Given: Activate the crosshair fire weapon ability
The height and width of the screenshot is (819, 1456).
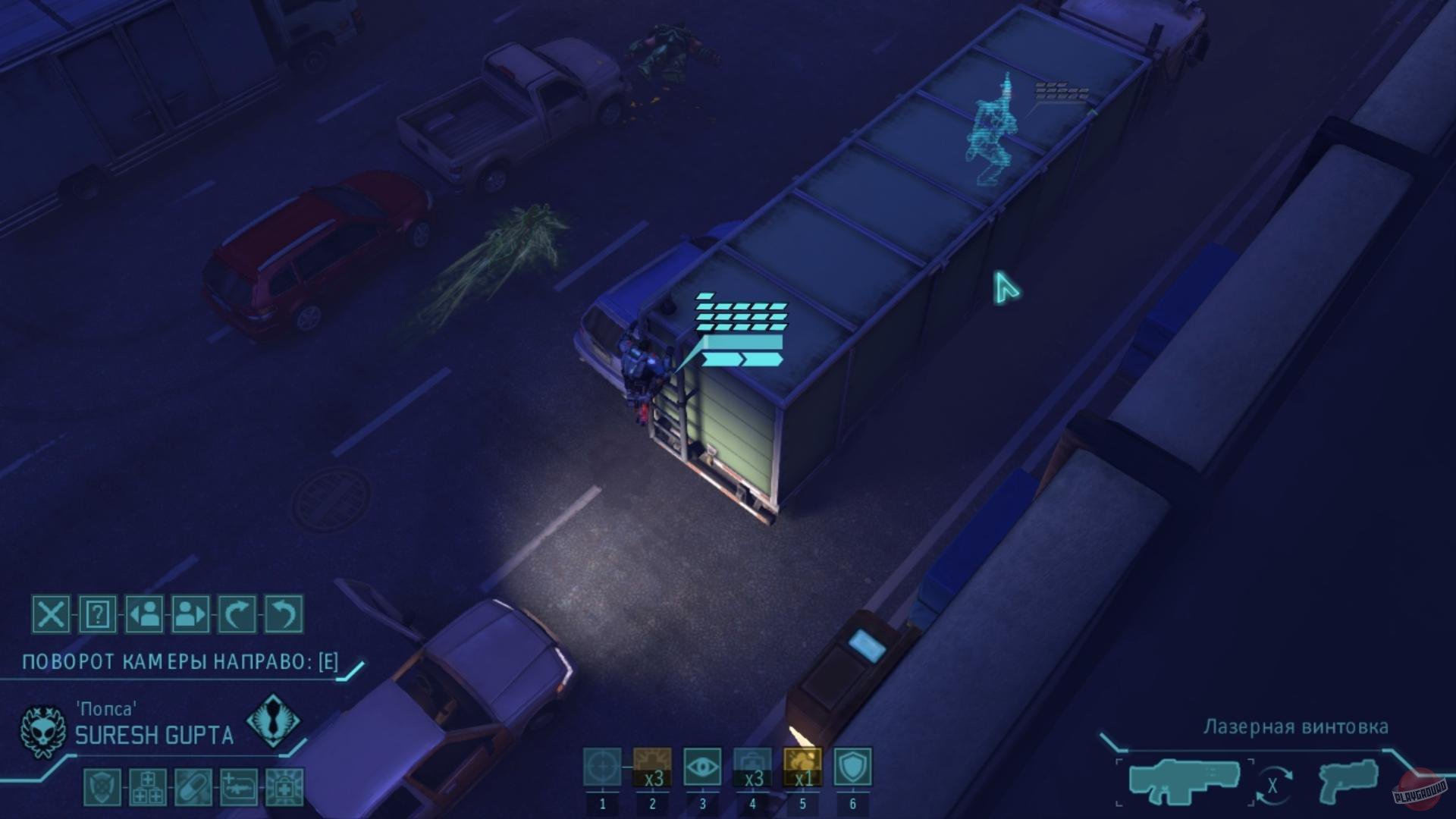Looking at the screenshot, I should (602, 767).
